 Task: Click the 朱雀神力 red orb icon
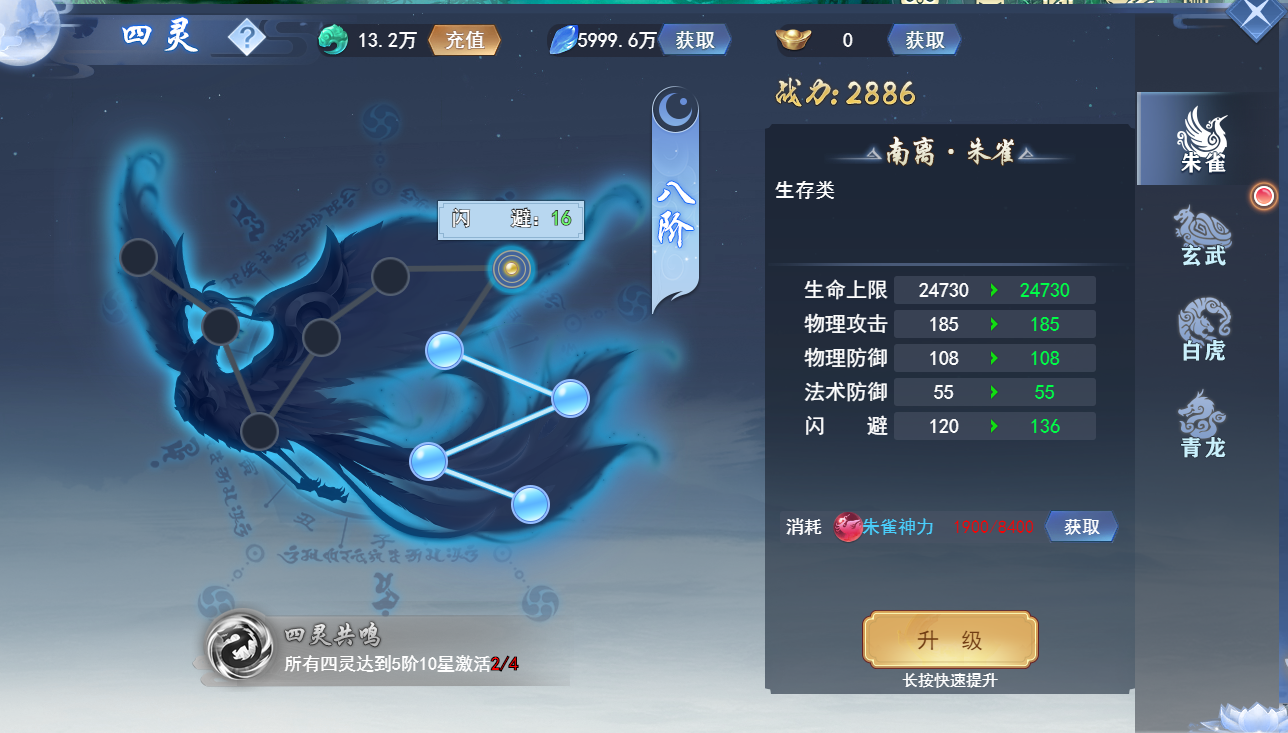pos(848,527)
